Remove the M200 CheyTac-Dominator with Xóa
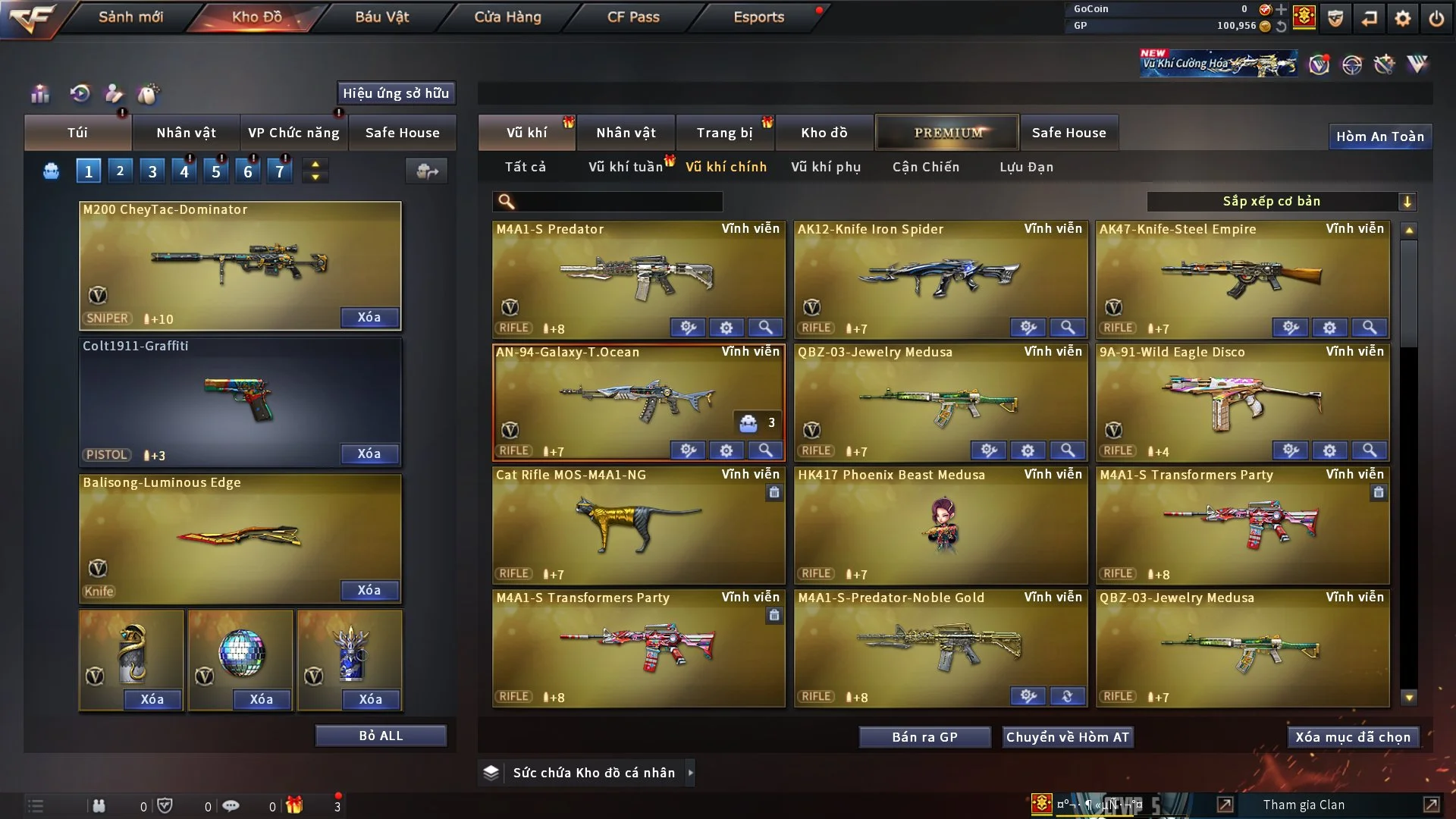Image resolution: width=1456 pixels, height=819 pixels. pos(369,317)
